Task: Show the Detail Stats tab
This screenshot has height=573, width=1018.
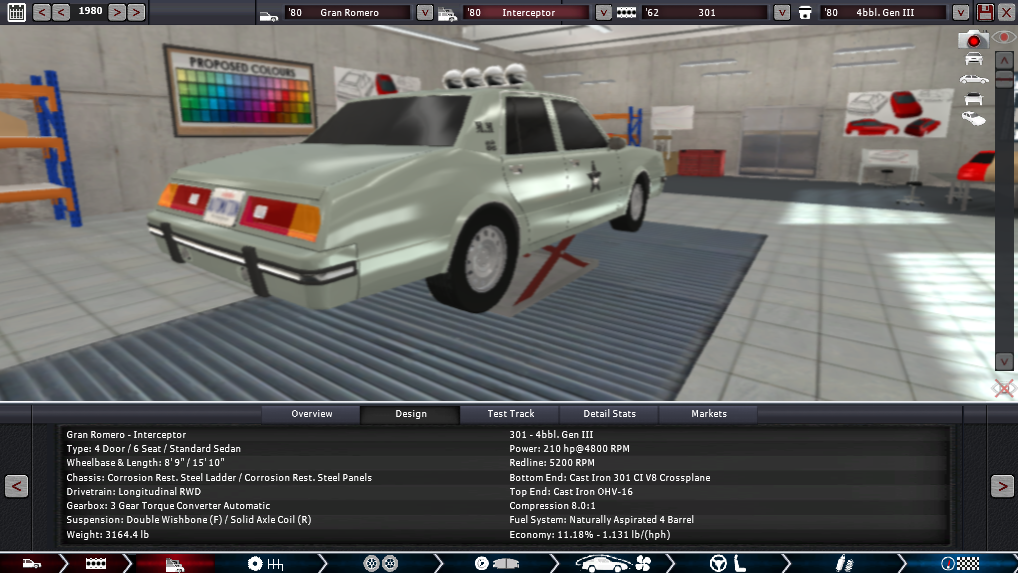Action: 609,414
